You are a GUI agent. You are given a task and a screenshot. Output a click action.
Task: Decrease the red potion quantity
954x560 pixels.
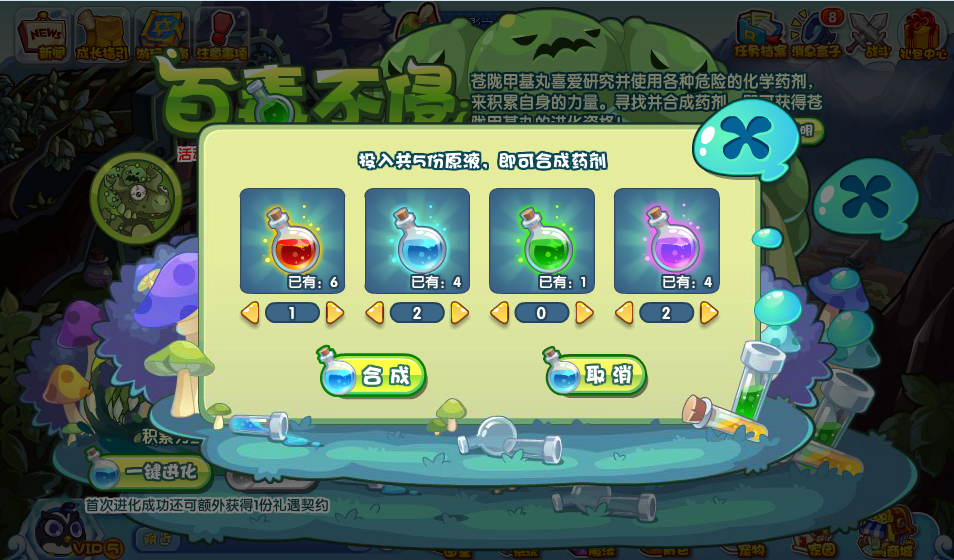pyautogui.click(x=250, y=313)
